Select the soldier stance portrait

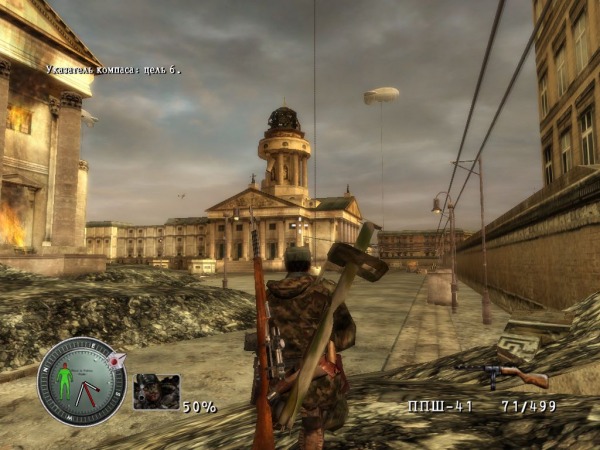click(156, 391)
